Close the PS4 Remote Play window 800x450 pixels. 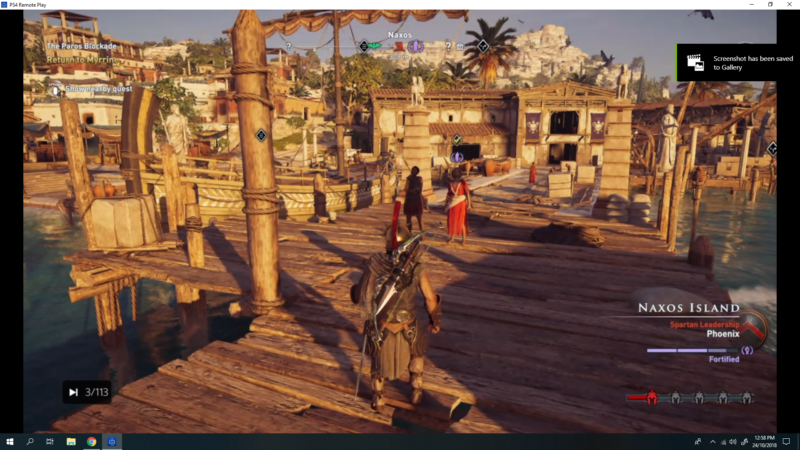point(789,5)
